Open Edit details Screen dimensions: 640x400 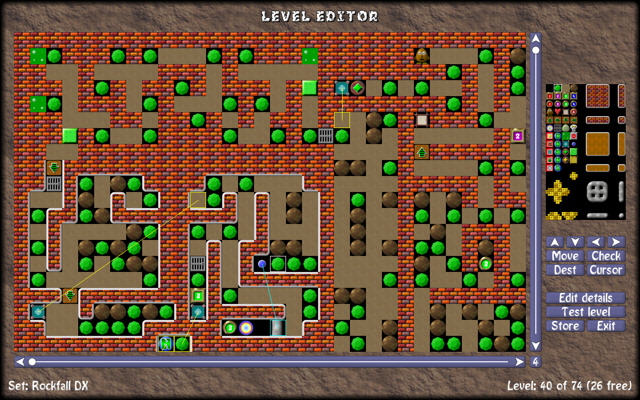pyautogui.click(x=585, y=298)
